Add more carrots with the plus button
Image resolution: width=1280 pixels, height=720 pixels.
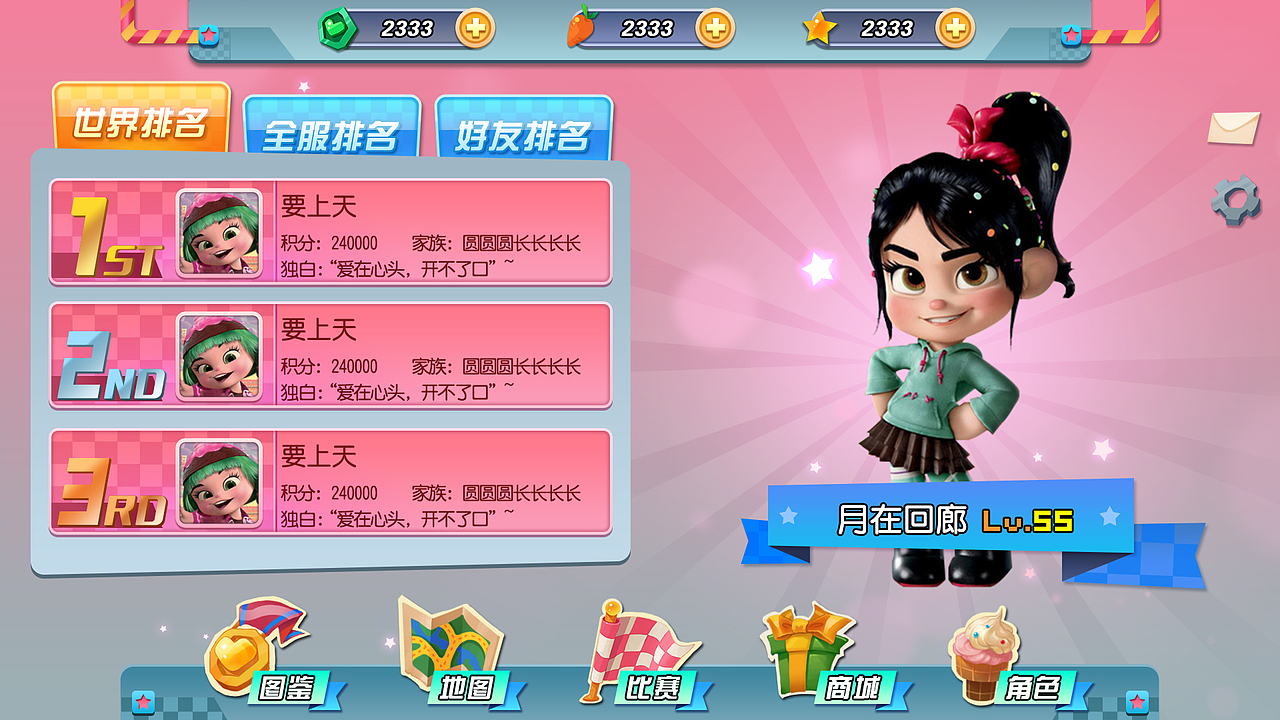pos(716,30)
